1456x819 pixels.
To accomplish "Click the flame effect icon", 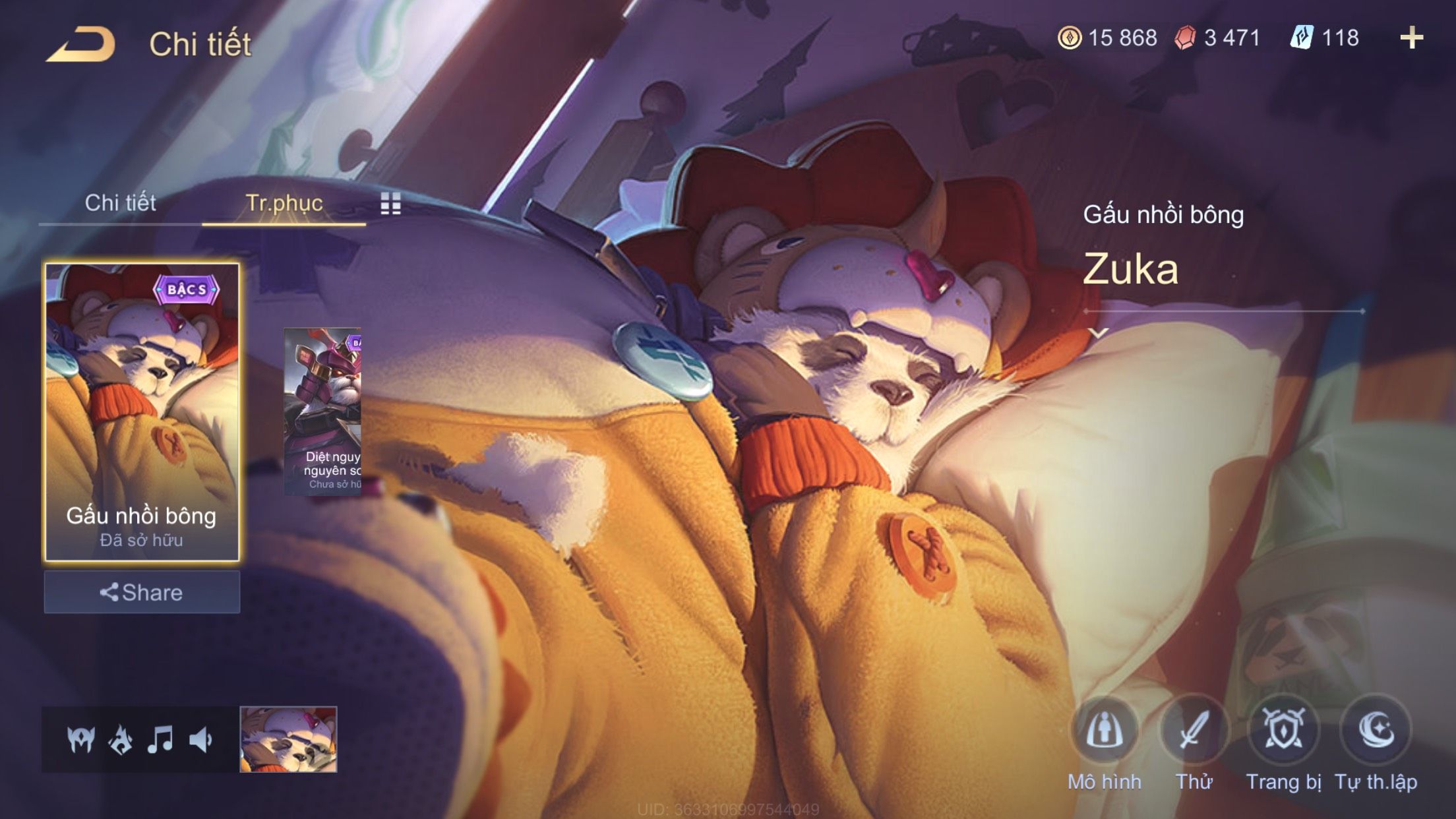I will (121, 739).
